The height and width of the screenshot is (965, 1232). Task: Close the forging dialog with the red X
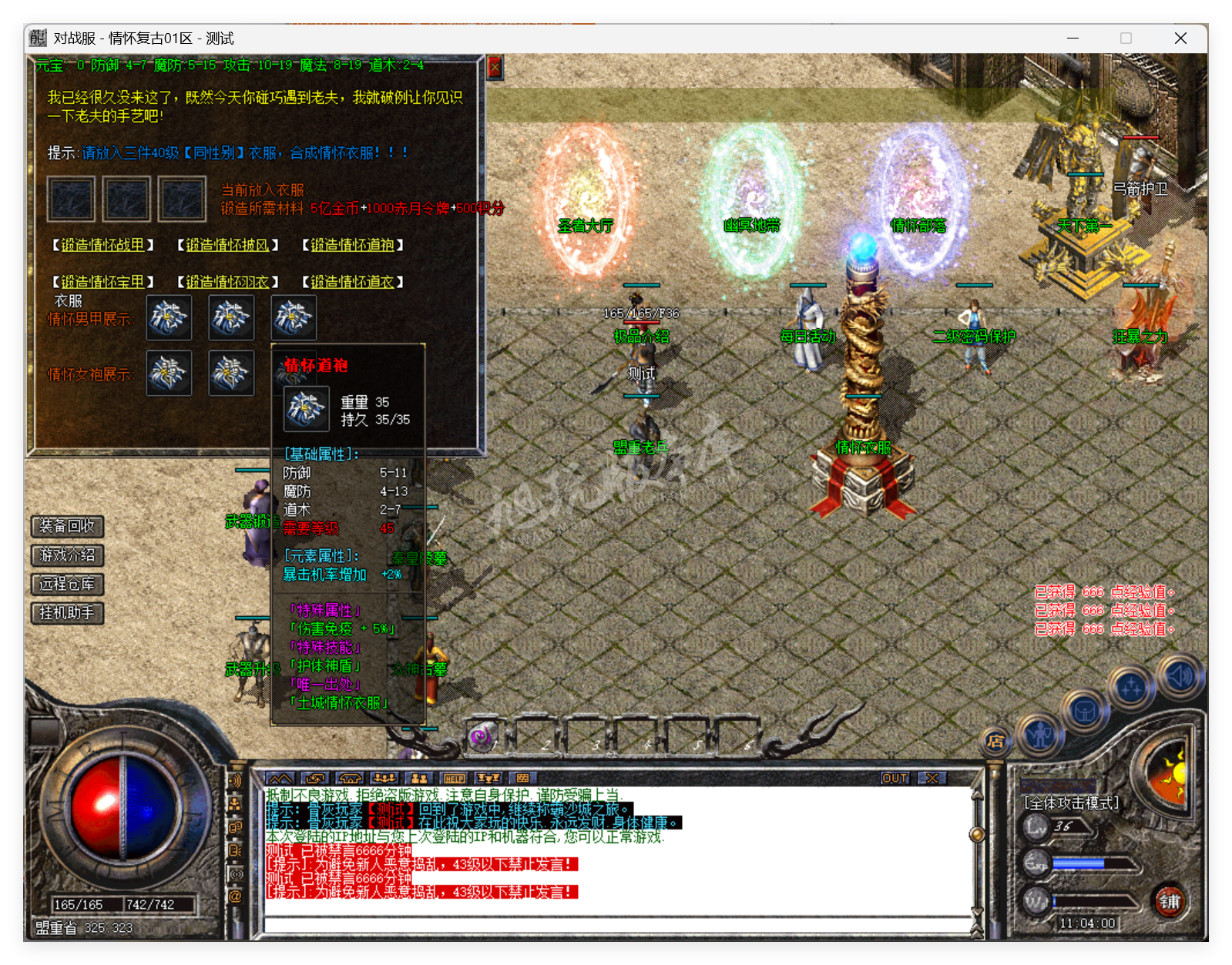pos(495,68)
